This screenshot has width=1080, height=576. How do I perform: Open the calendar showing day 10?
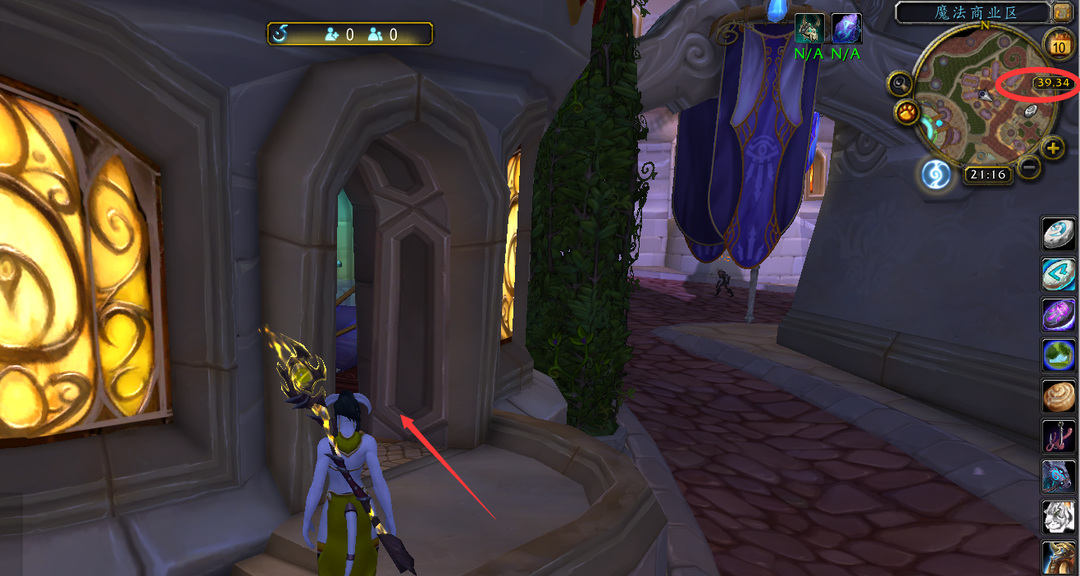(1059, 44)
